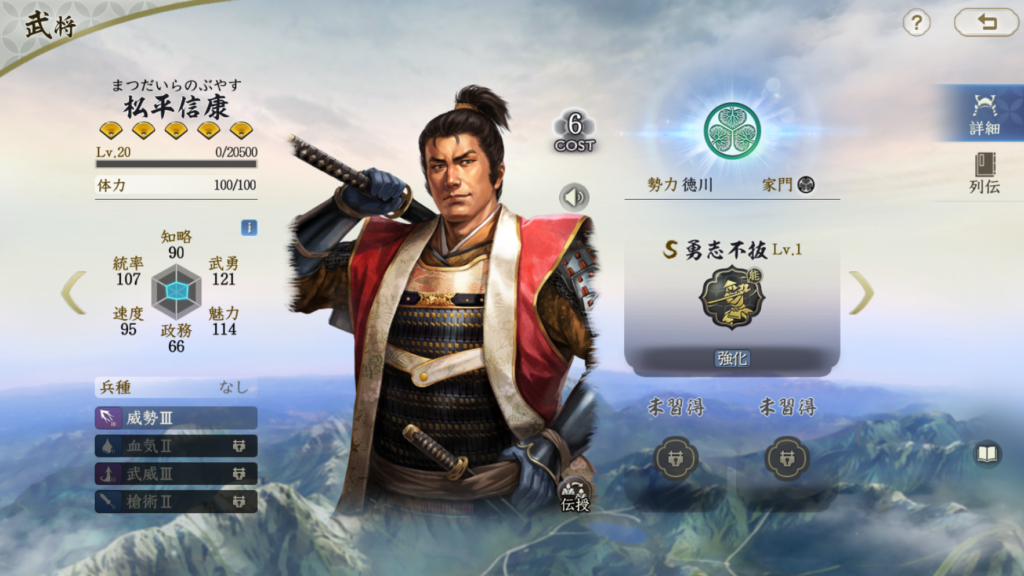Play the officer's voice with speaker icon
This screenshot has height=576, width=1024.
[x=574, y=197]
